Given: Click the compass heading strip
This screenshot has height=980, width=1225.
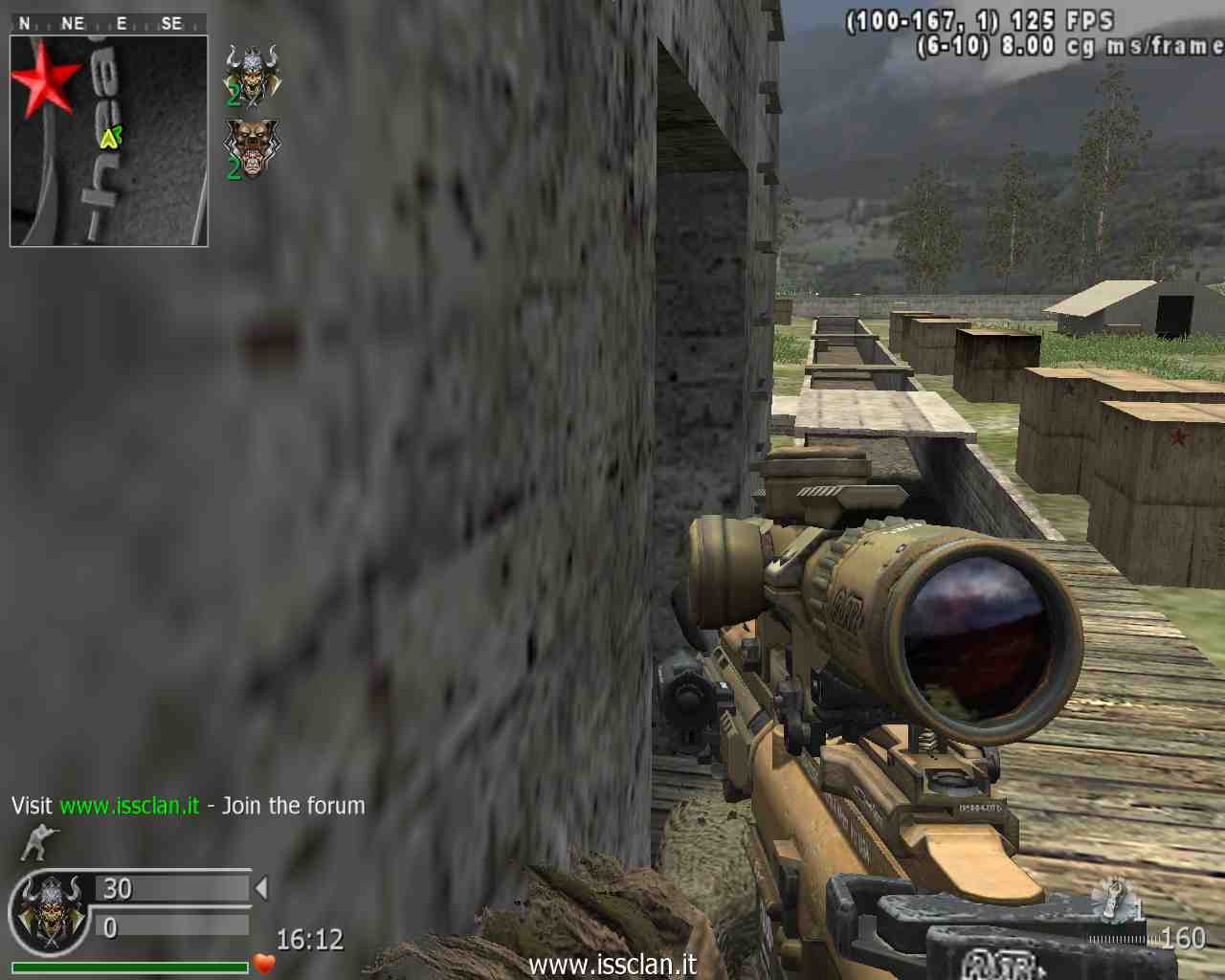Looking at the screenshot, I should (108, 23).
